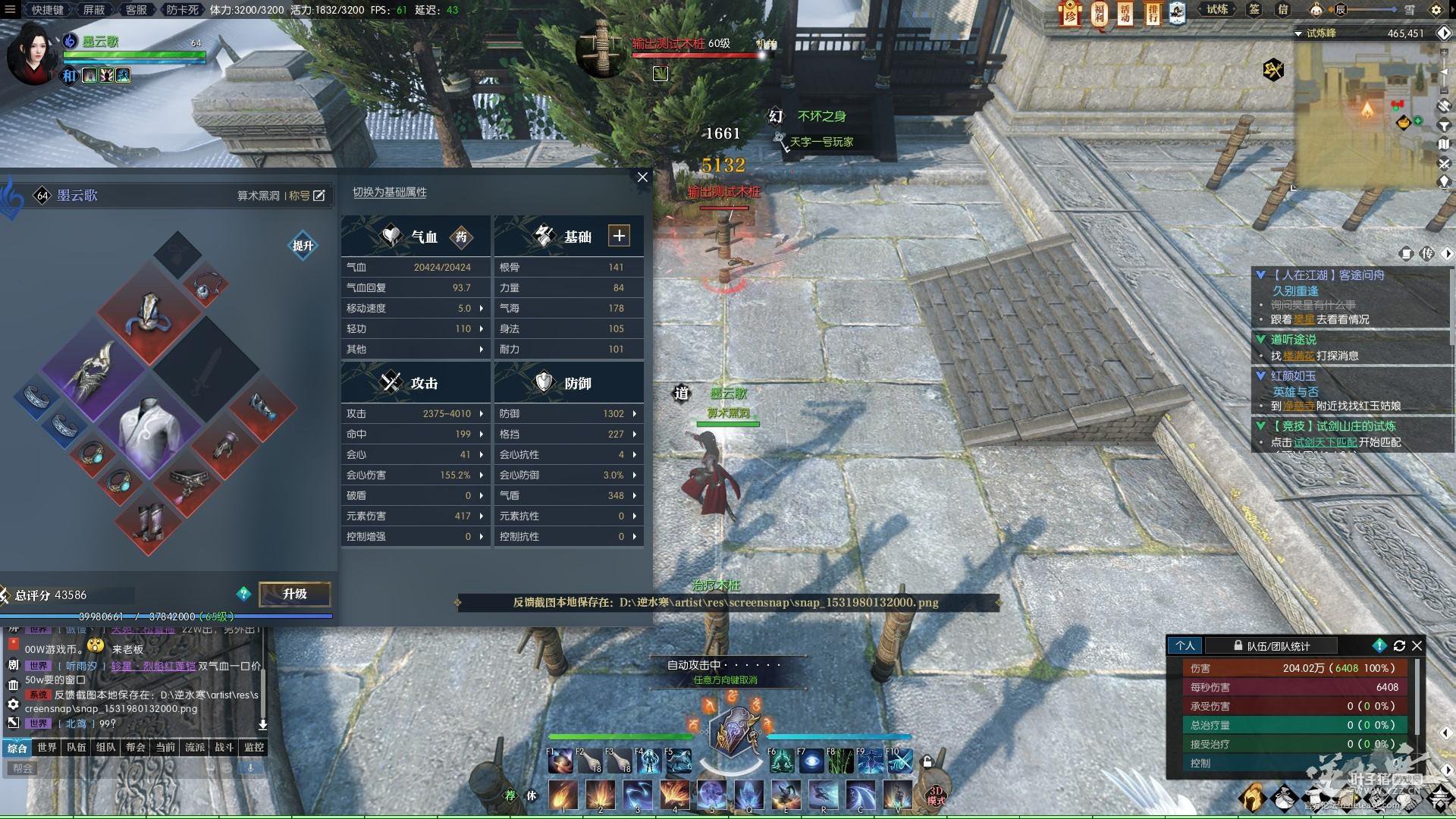Image resolution: width=1456 pixels, height=819 pixels.
Task: Select the 药 icon next to 气血
Action: click(461, 237)
